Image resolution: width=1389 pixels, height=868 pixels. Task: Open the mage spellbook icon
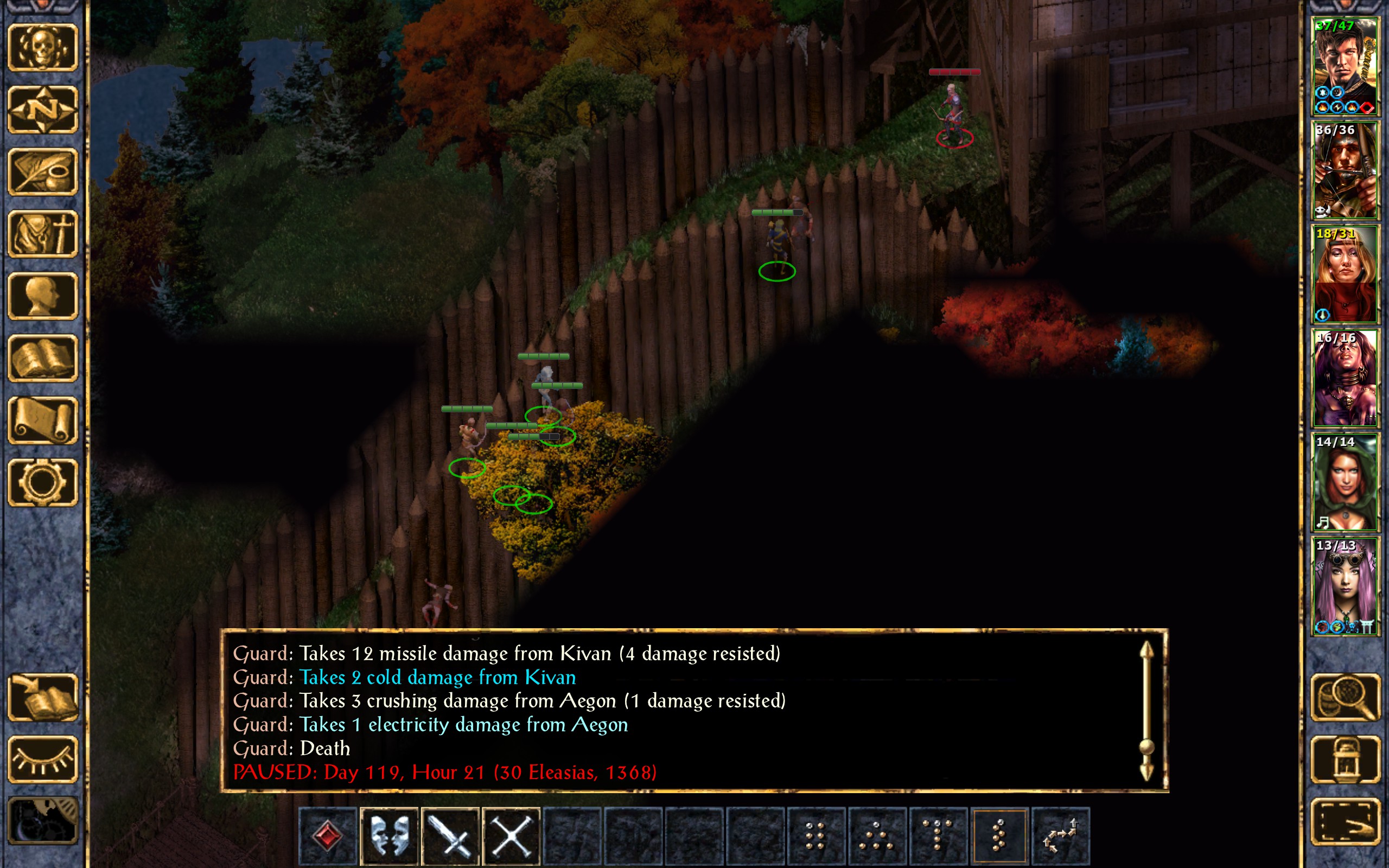[x=43, y=358]
